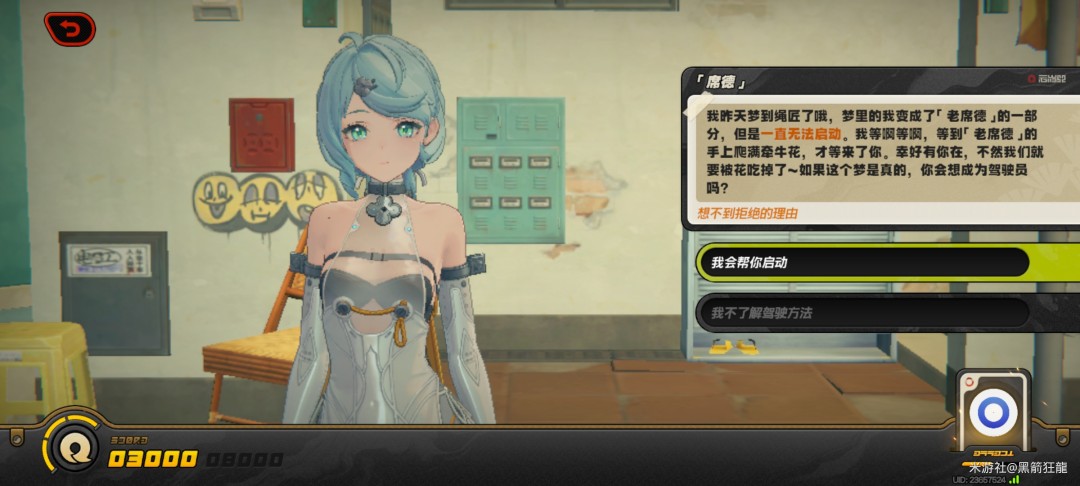The image size is (1080, 486).
Task: Click the red icon atop the dialogue panel
Action: [1033, 79]
